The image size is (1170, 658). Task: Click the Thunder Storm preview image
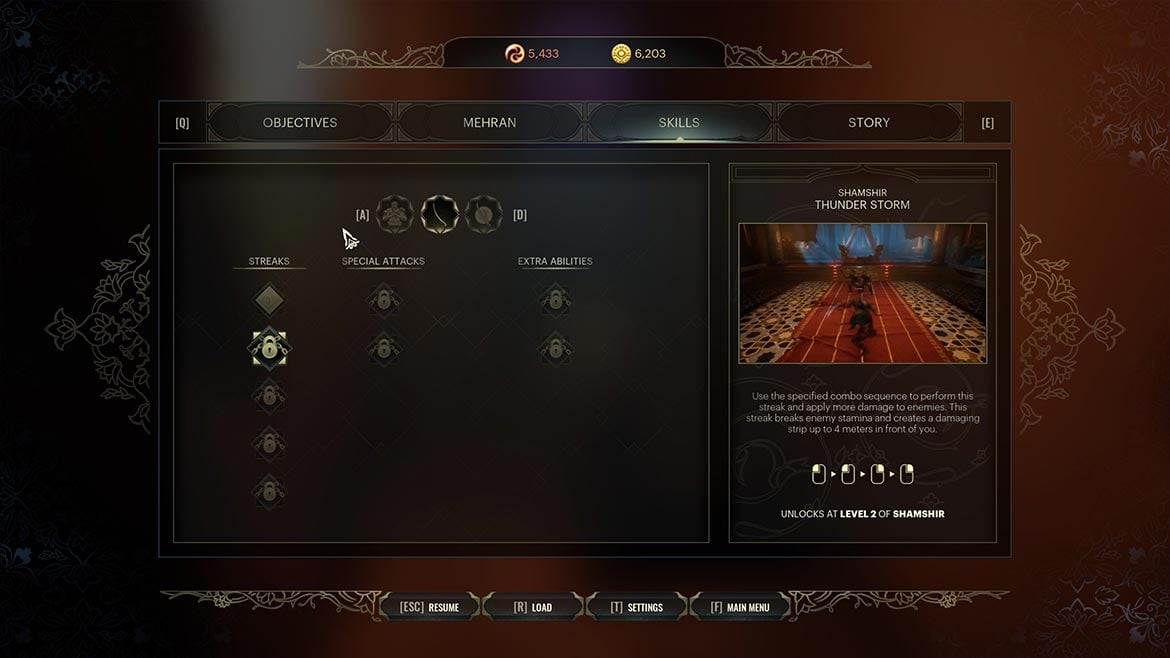pos(862,293)
